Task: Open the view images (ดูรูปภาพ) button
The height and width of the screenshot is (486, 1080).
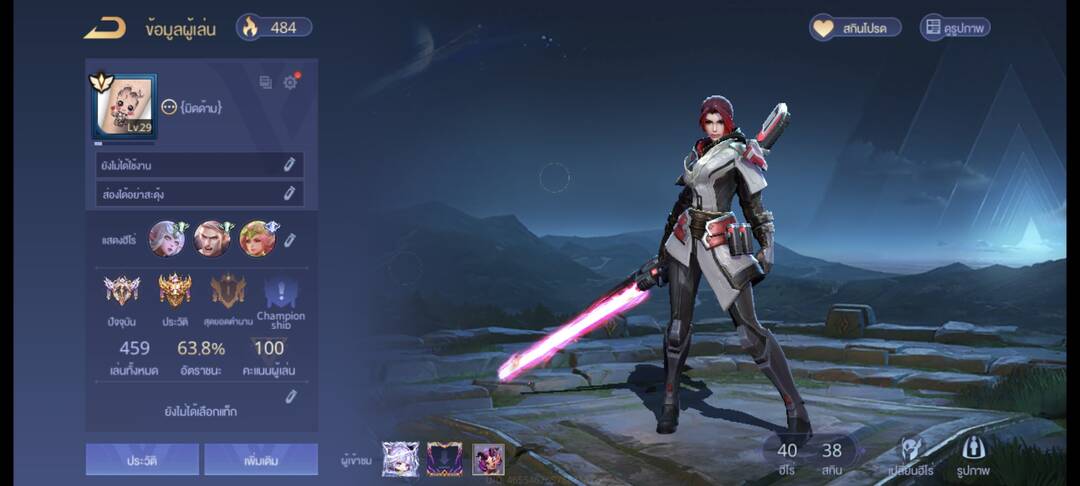Action: 955,28
